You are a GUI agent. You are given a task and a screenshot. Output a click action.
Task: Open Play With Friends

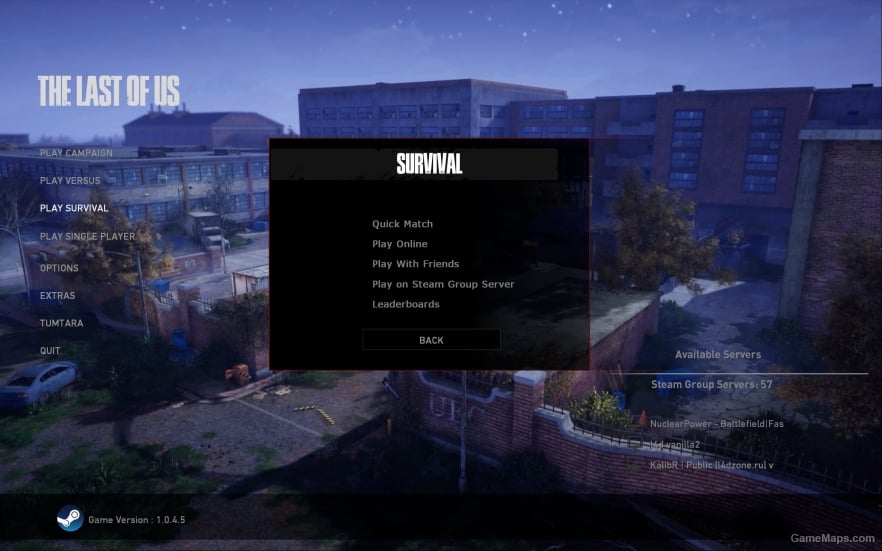pyautogui.click(x=415, y=264)
